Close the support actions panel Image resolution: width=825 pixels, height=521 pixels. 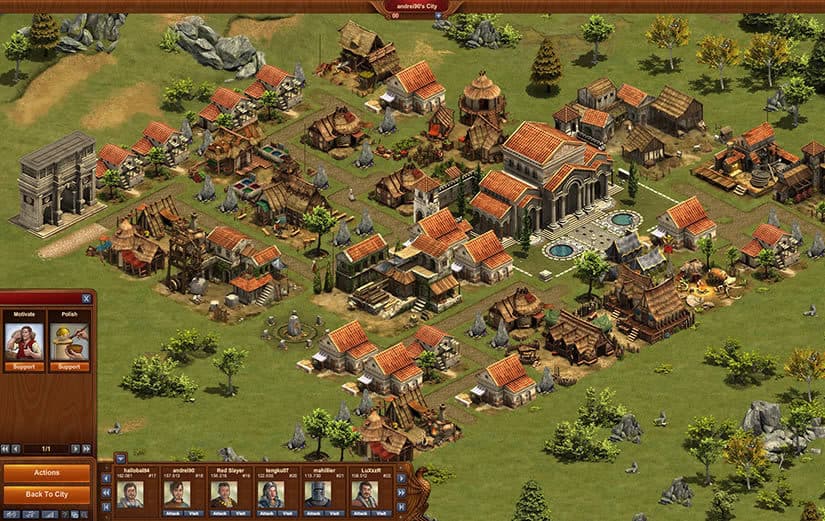pos(87,297)
